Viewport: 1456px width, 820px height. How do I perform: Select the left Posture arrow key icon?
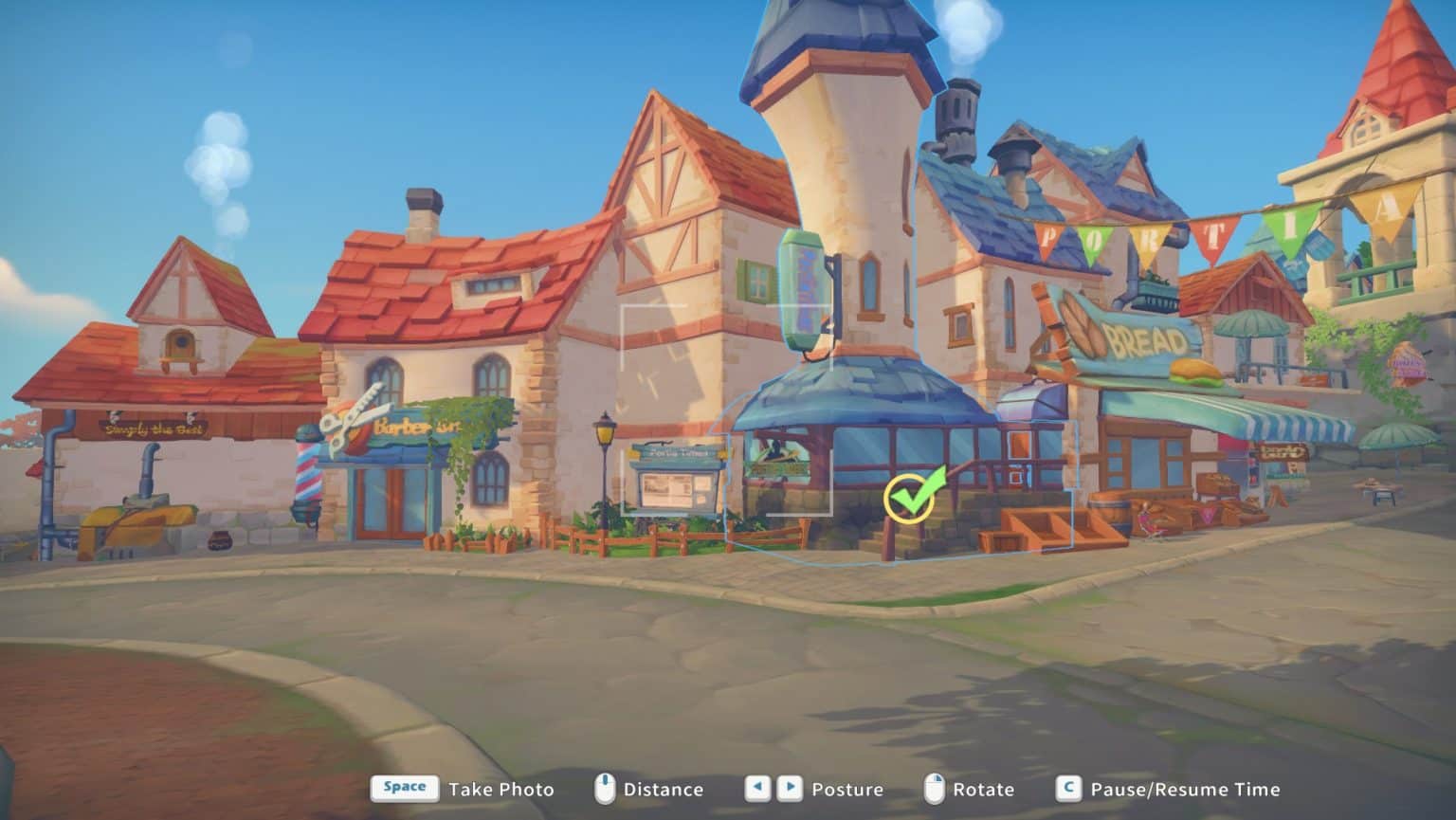[x=755, y=788]
